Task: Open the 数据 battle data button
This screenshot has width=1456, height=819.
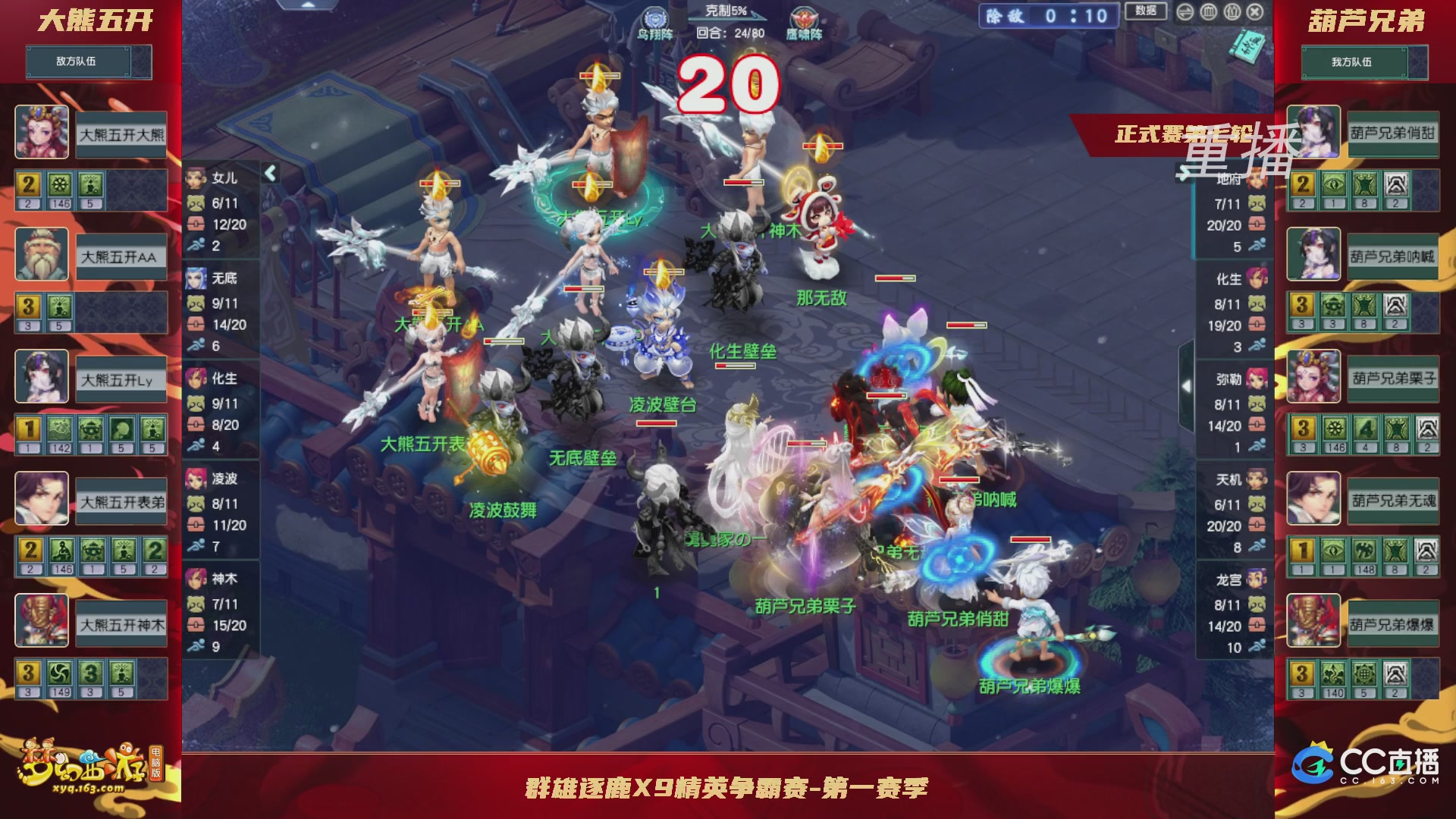Action: point(1145,13)
